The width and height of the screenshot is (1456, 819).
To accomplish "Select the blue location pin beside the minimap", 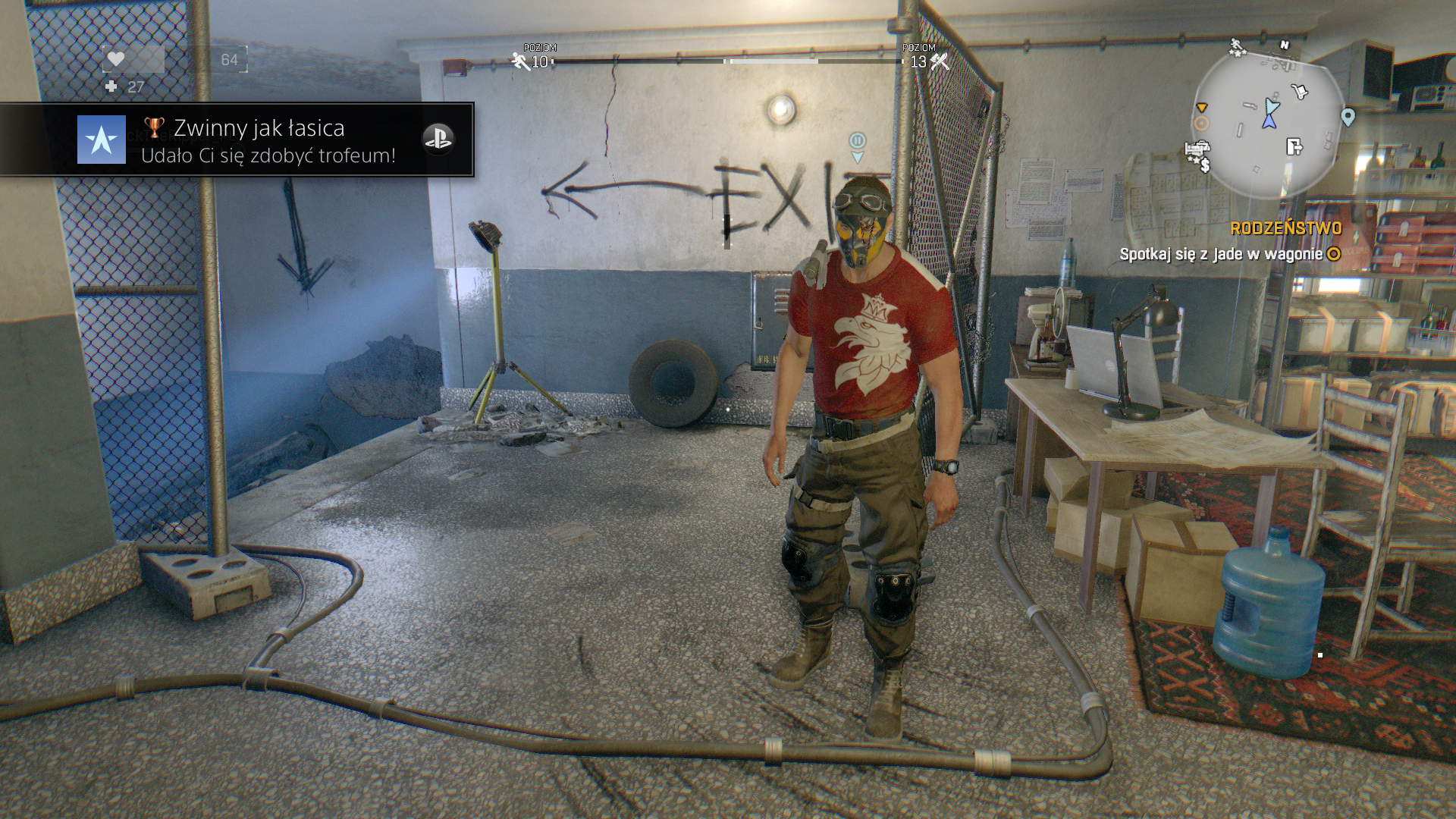I will (x=1348, y=117).
